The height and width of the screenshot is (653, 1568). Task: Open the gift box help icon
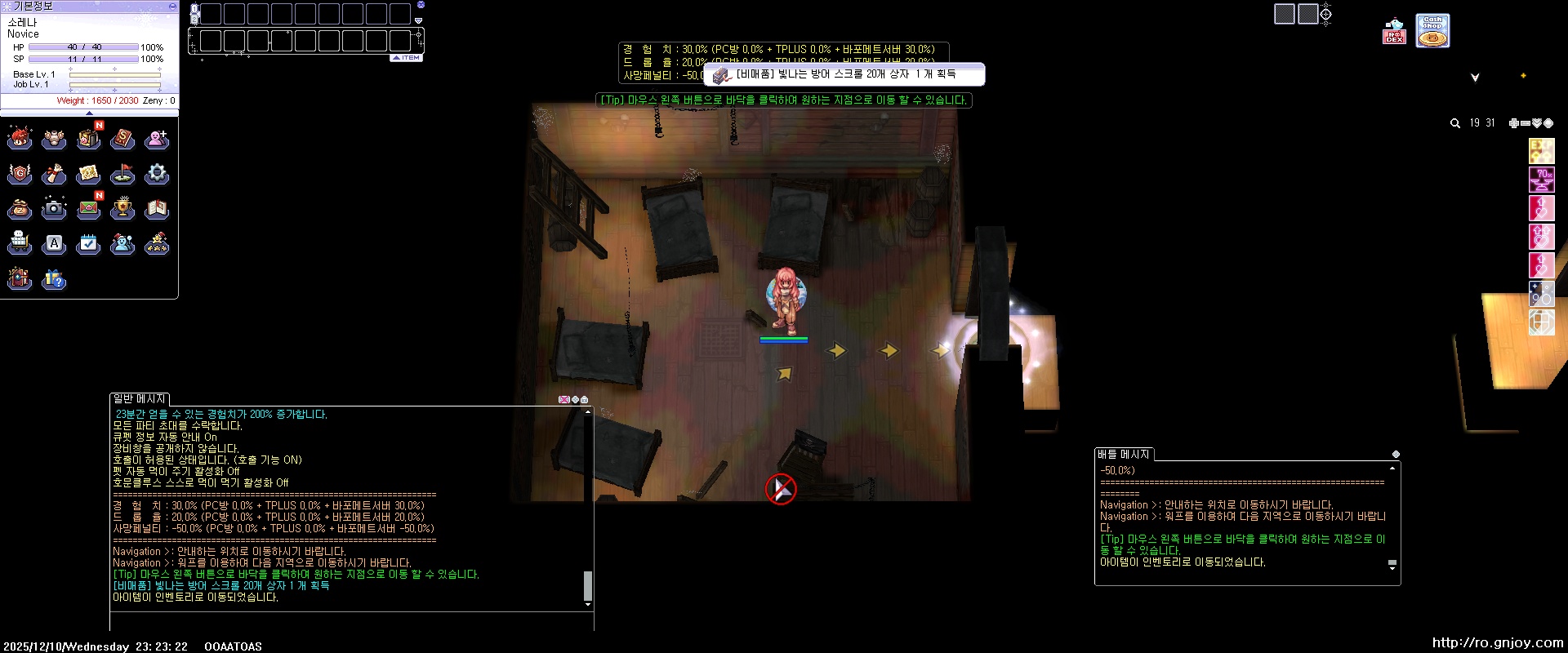tap(54, 279)
